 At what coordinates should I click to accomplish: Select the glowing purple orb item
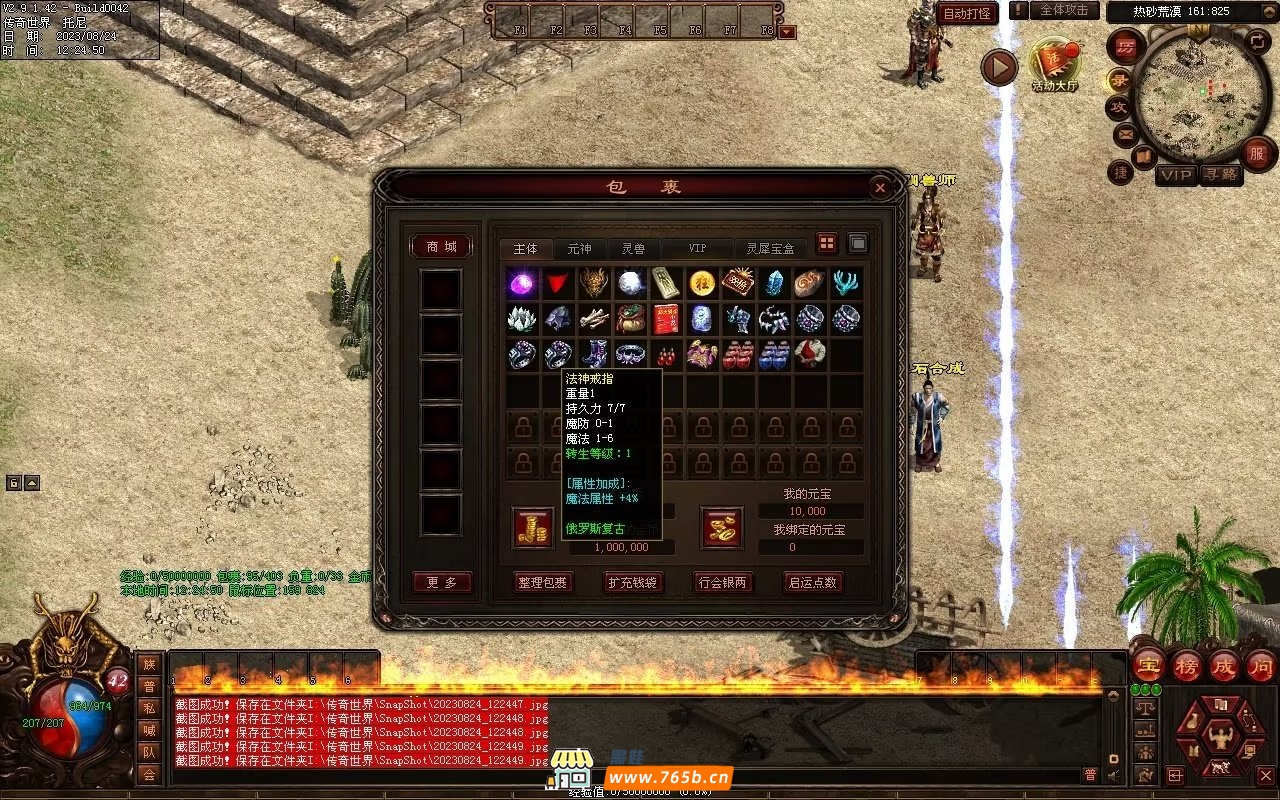pos(521,283)
